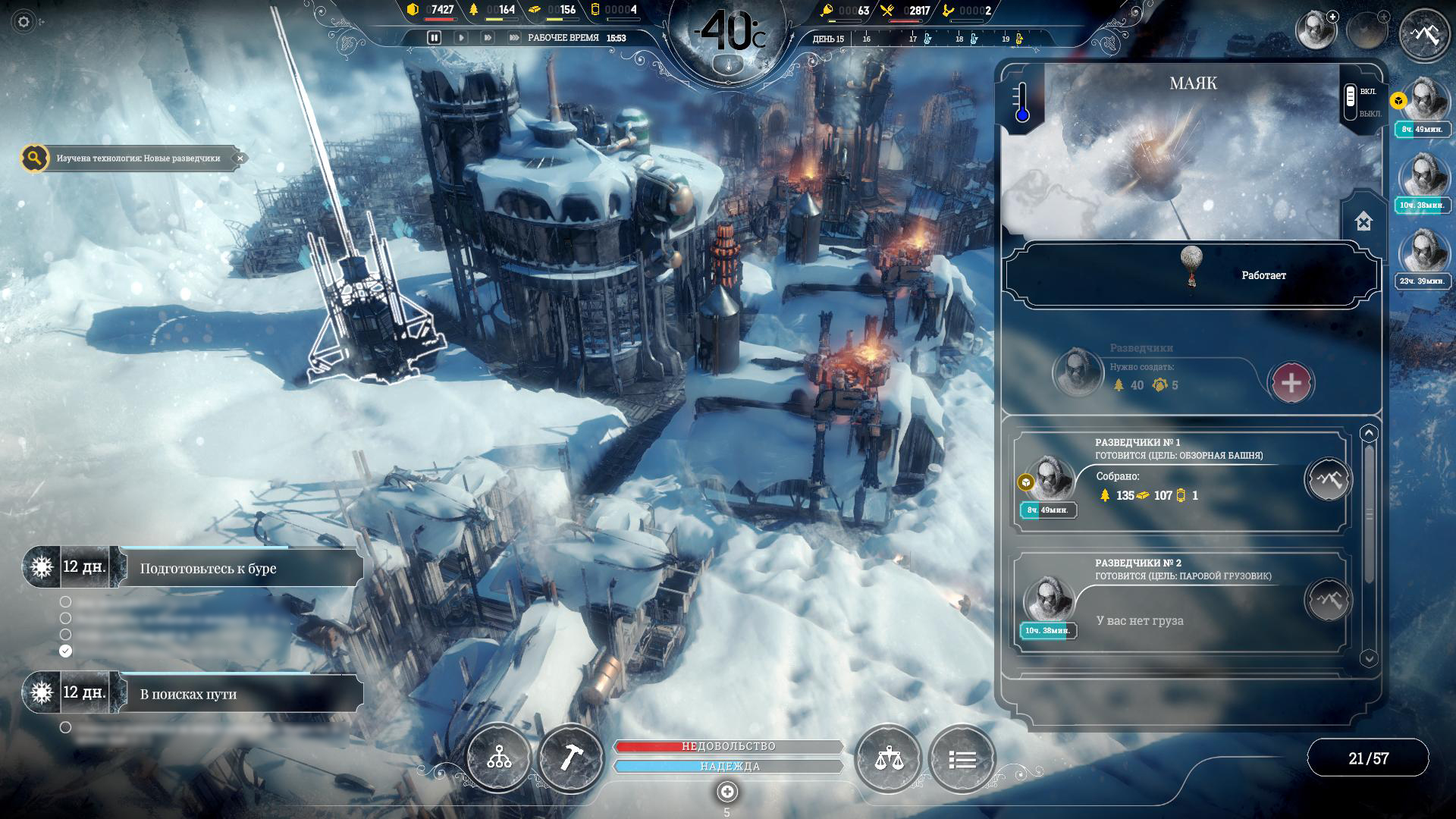Select the 'Подготовьтесь к буре' objective
This screenshot has height=819, width=1456.
tap(208, 568)
